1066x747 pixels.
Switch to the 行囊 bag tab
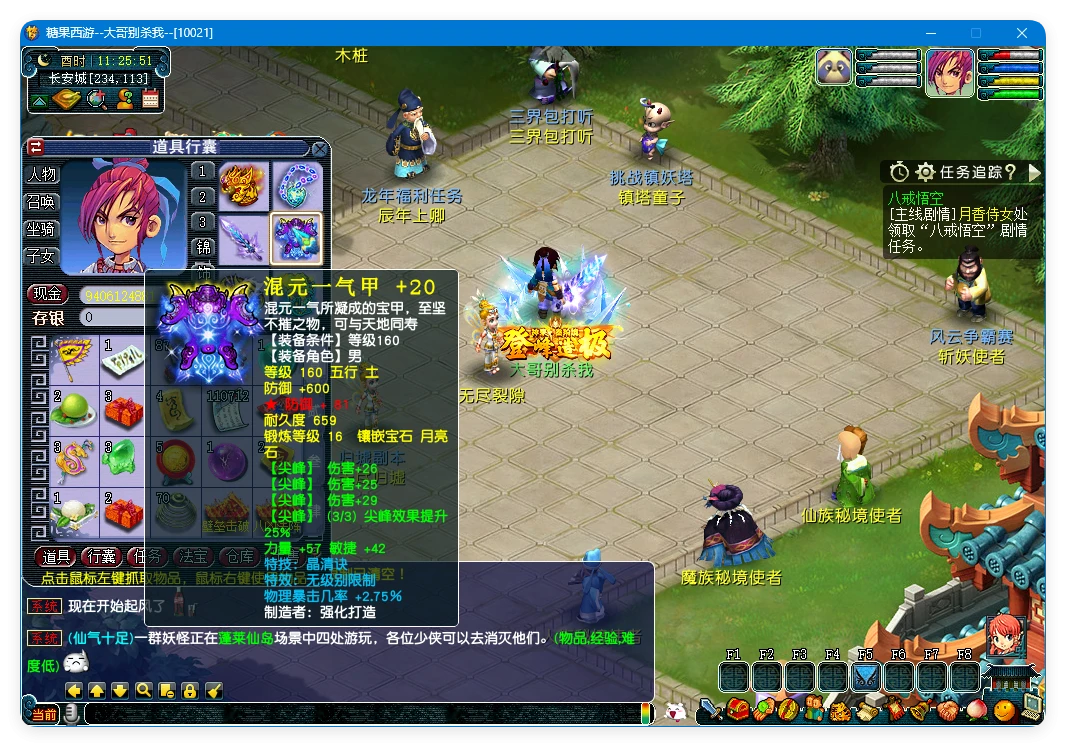coord(101,556)
